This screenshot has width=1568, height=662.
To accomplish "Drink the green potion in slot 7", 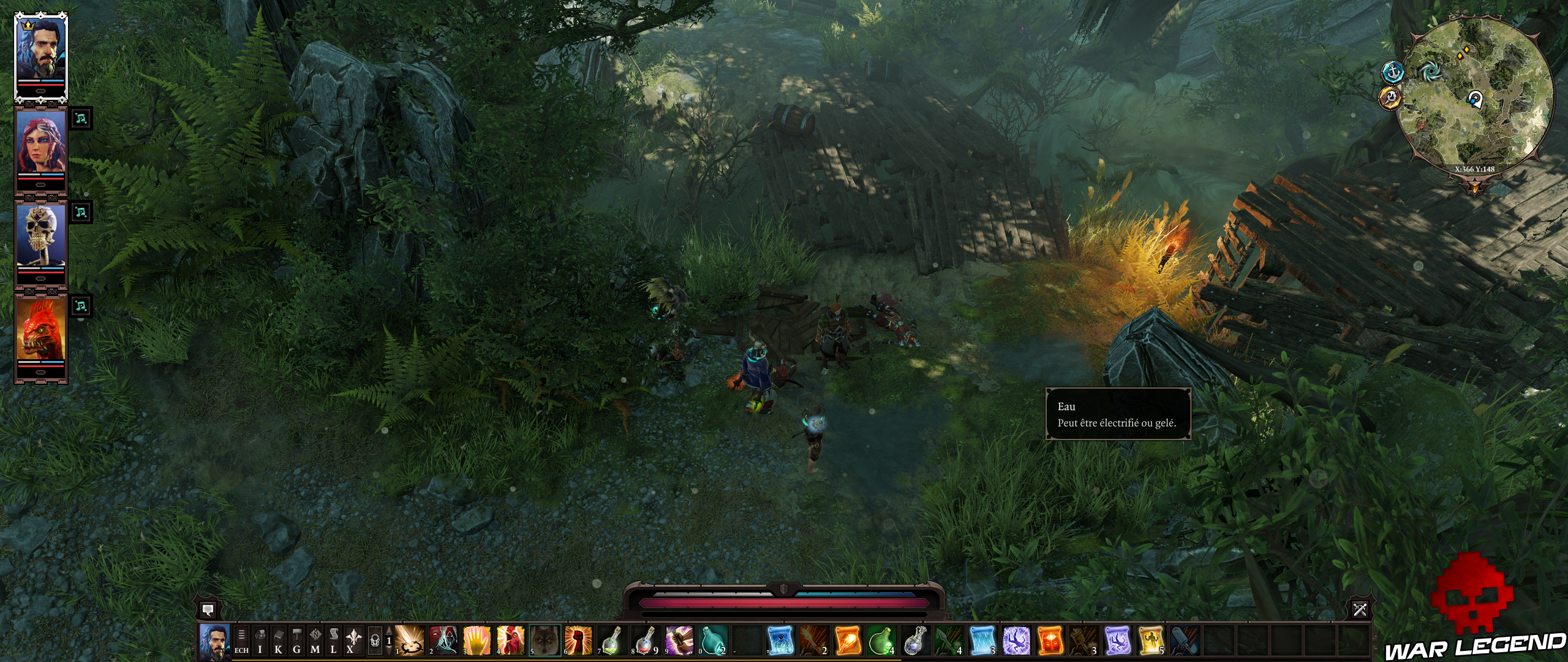I will (610, 644).
